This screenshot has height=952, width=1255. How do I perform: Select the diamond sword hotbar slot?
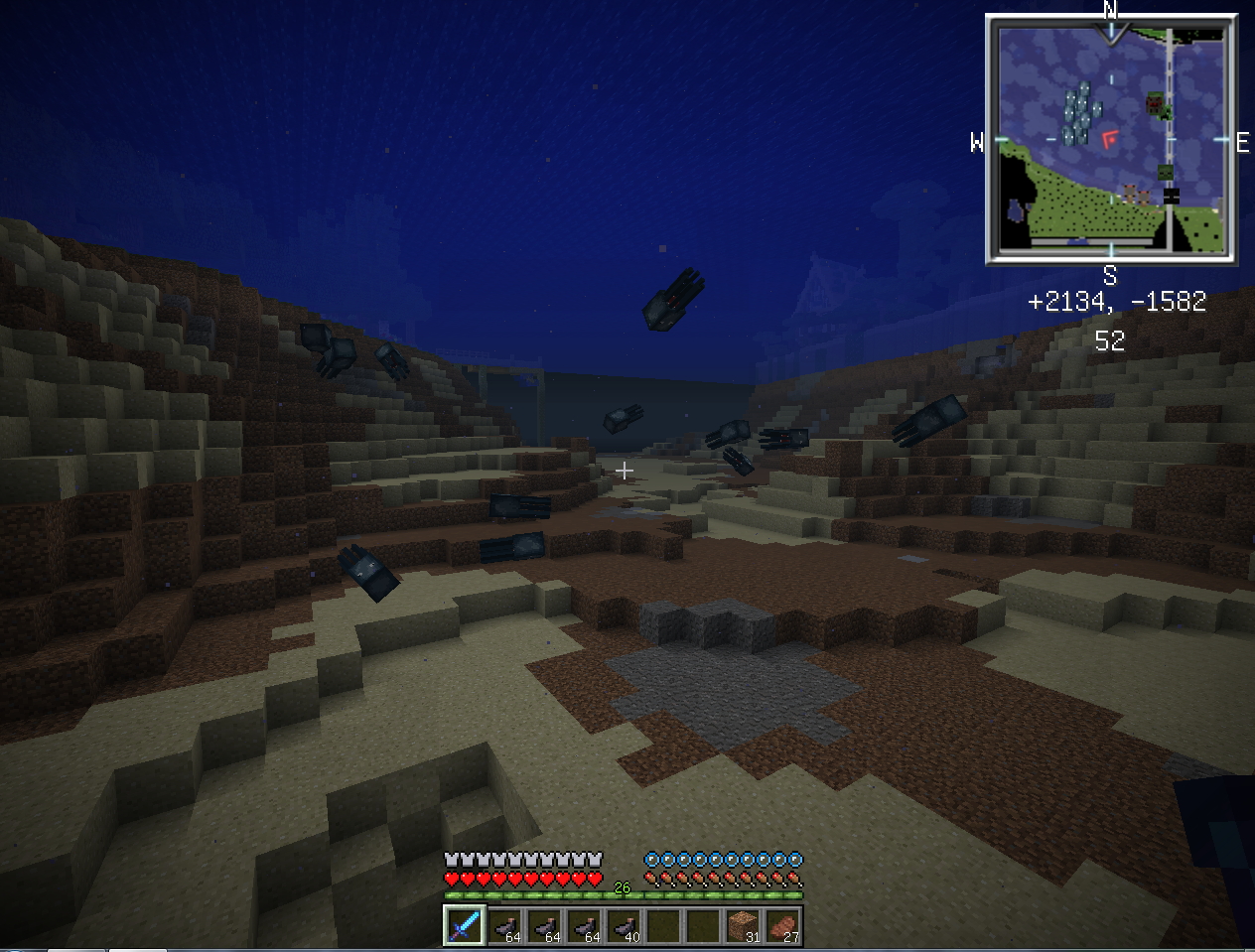464,925
